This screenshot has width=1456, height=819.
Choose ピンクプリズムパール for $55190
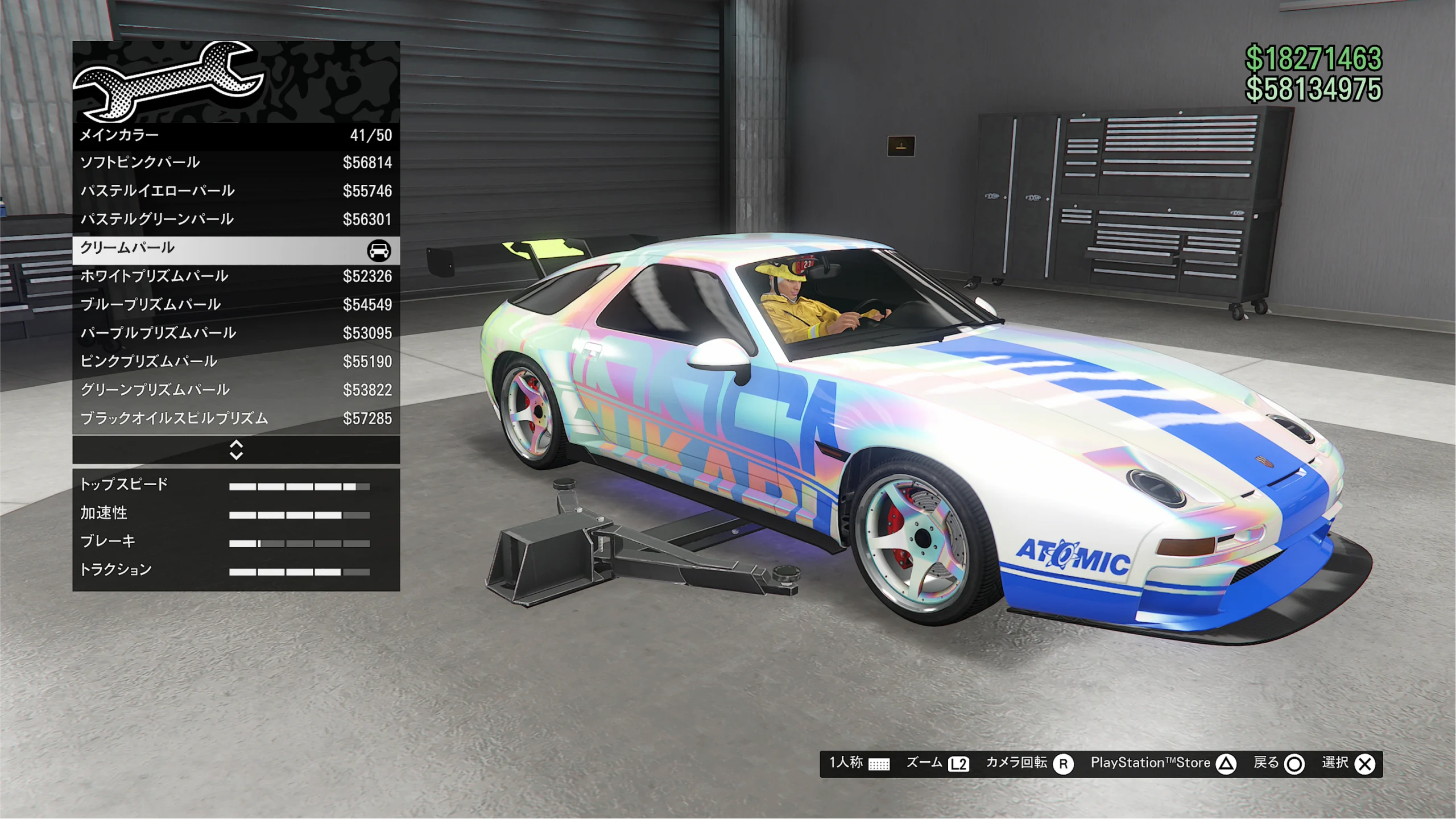pyautogui.click(x=236, y=362)
